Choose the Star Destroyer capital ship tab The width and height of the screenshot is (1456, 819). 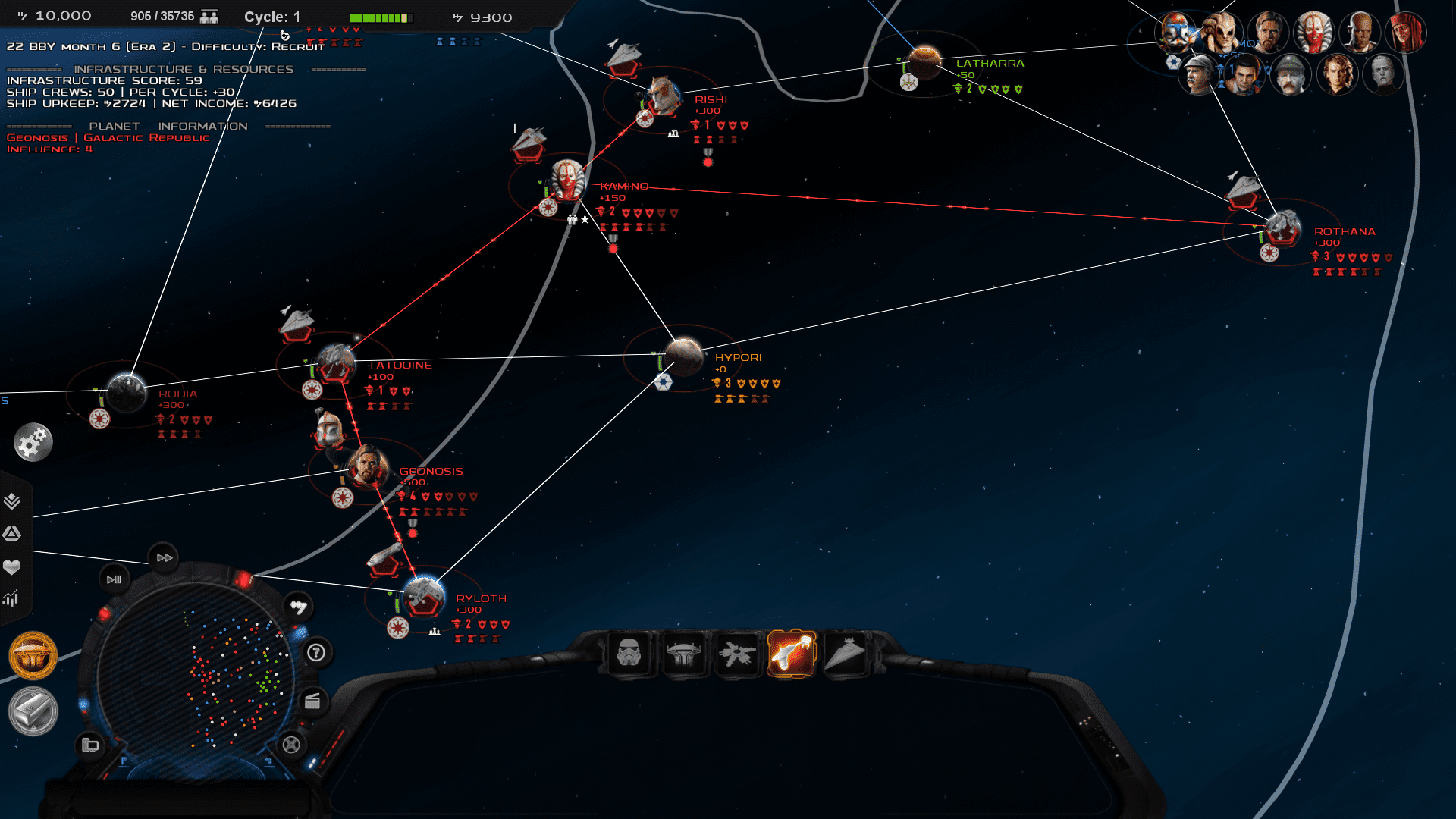845,653
